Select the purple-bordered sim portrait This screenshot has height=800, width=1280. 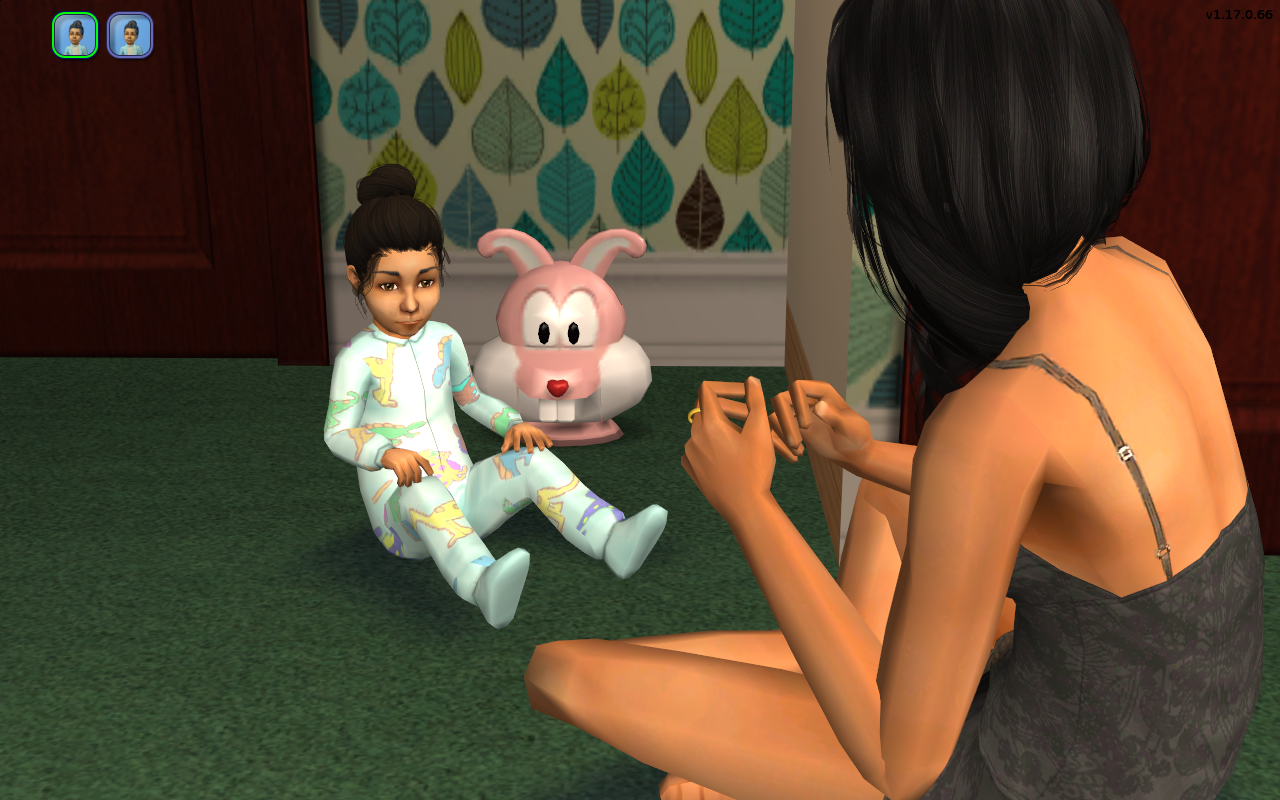pyautogui.click(x=130, y=35)
